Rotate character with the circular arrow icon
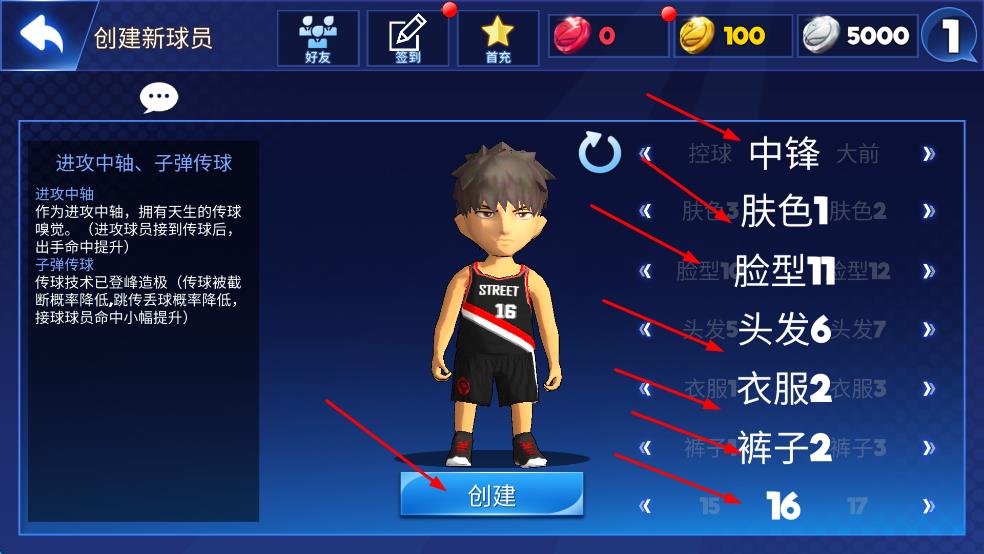This screenshot has height=554, width=984. tap(599, 153)
